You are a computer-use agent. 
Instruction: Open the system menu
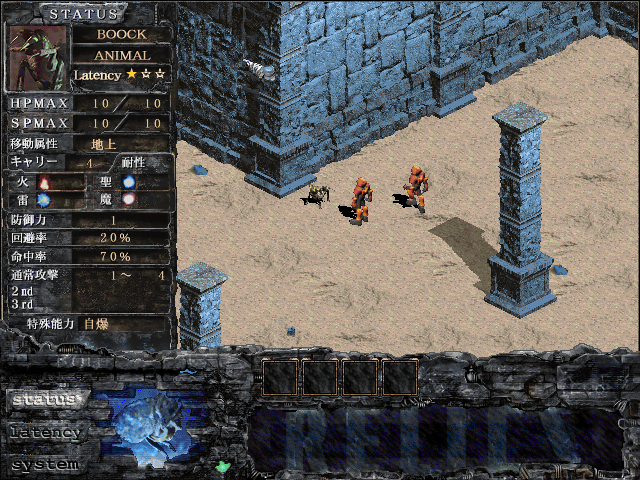(x=44, y=465)
